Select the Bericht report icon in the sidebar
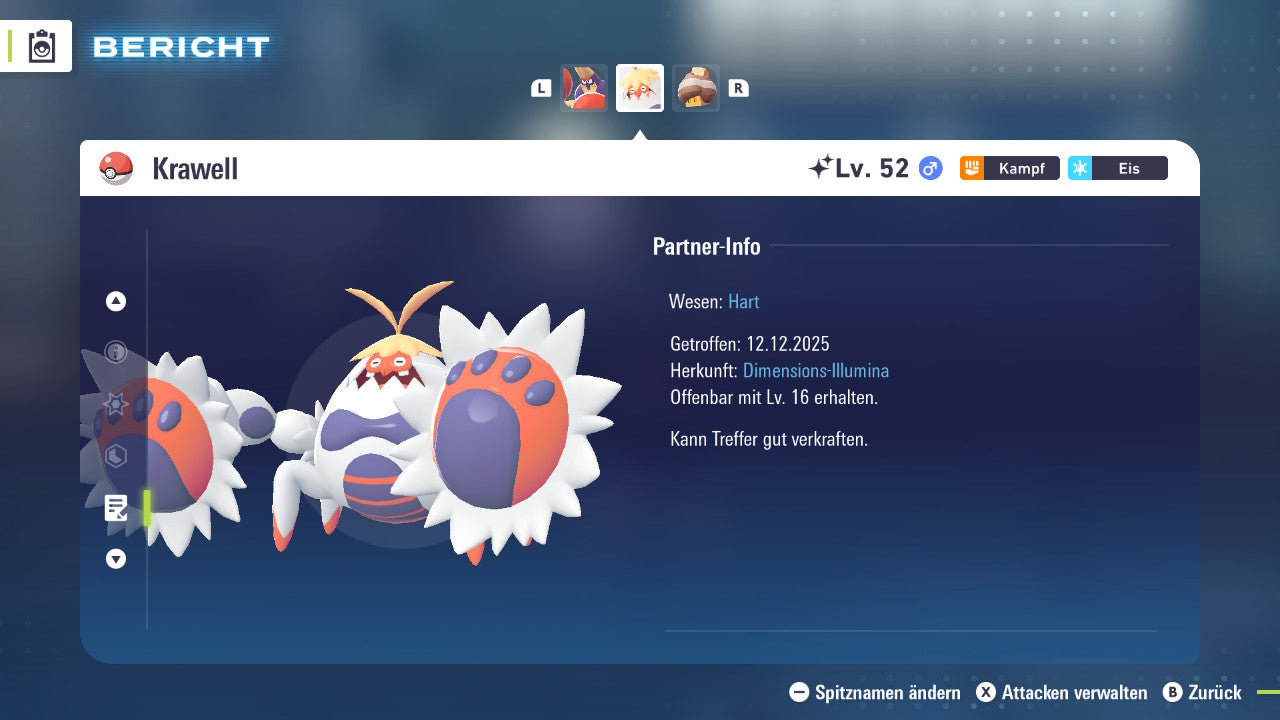Viewport: 1280px width, 720px height. [x=115, y=509]
